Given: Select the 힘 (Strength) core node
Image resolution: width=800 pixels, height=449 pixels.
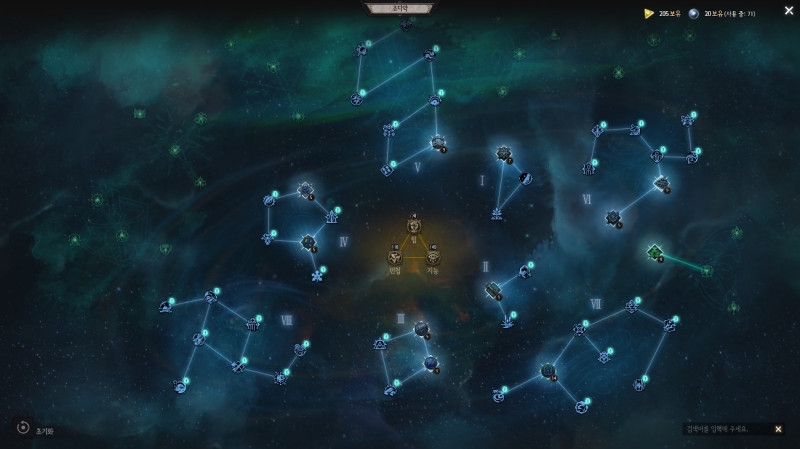Looking at the screenshot, I should pyautogui.click(x=414, y=225).
